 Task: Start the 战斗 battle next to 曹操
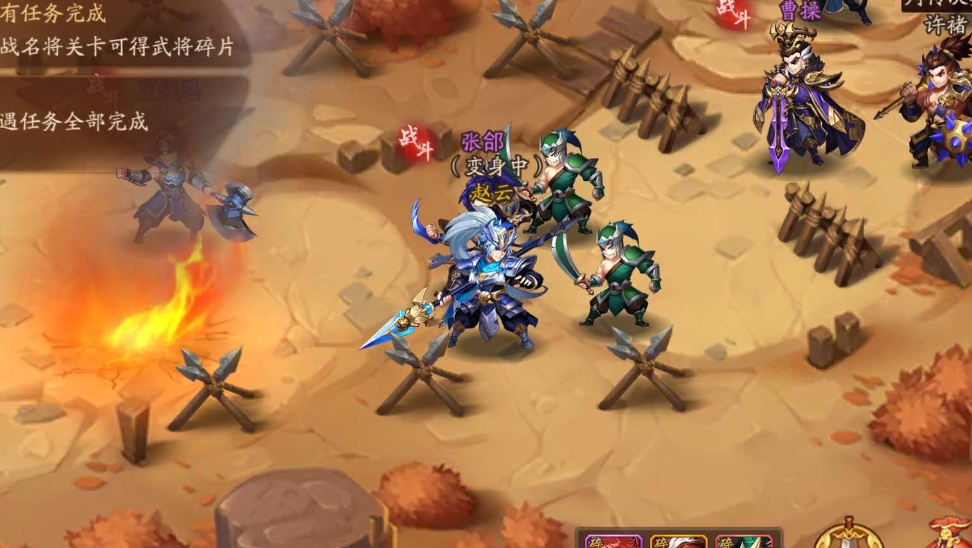pyautogui.click(x=735, y=14)
